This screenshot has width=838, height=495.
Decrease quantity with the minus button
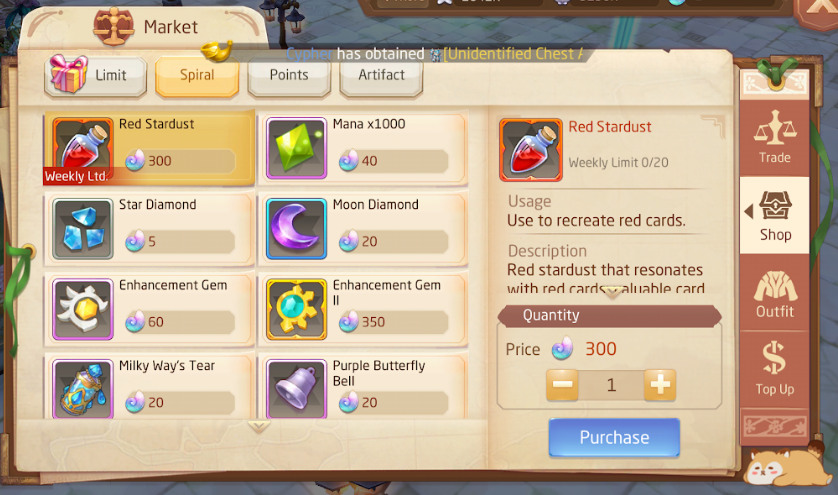tap(564, 385)
